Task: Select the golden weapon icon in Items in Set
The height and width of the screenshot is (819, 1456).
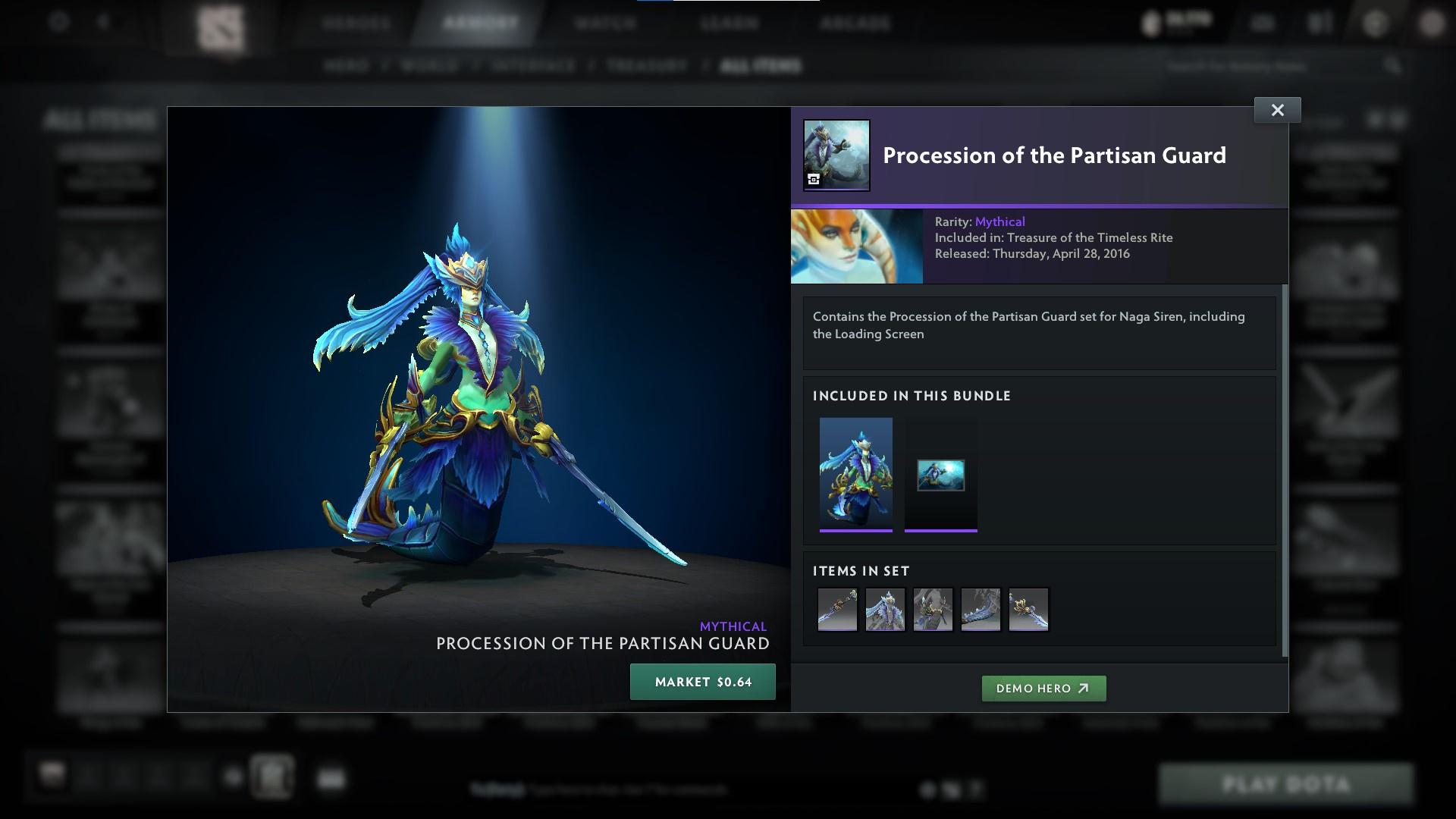Action: tap(1028, 609)
